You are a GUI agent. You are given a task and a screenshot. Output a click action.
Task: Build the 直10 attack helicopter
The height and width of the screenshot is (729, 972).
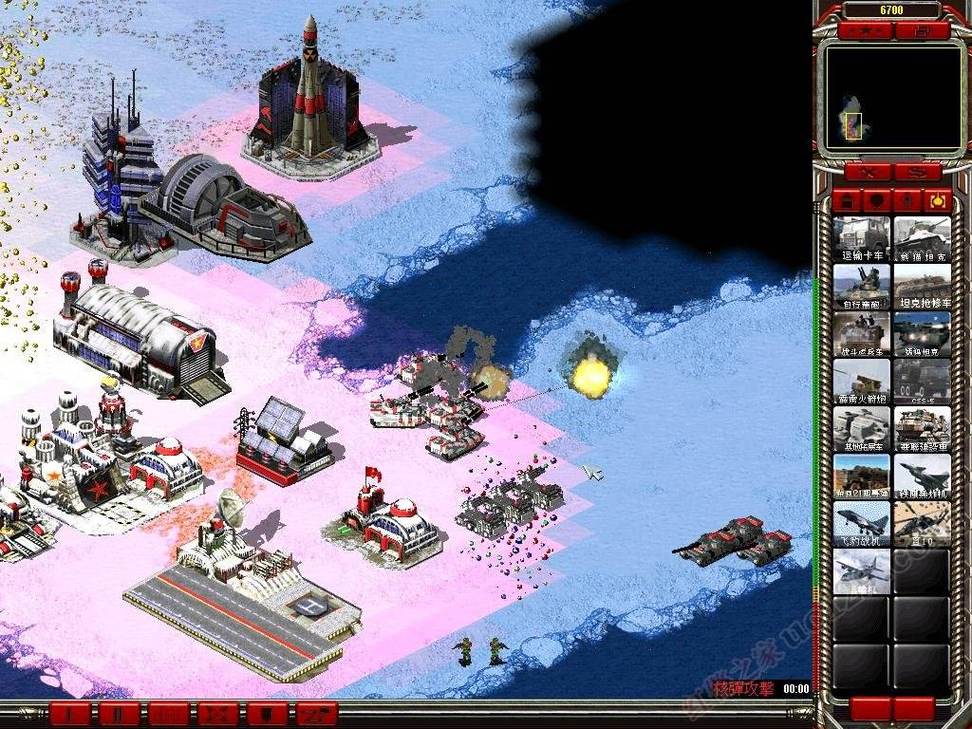click(922, 524)
